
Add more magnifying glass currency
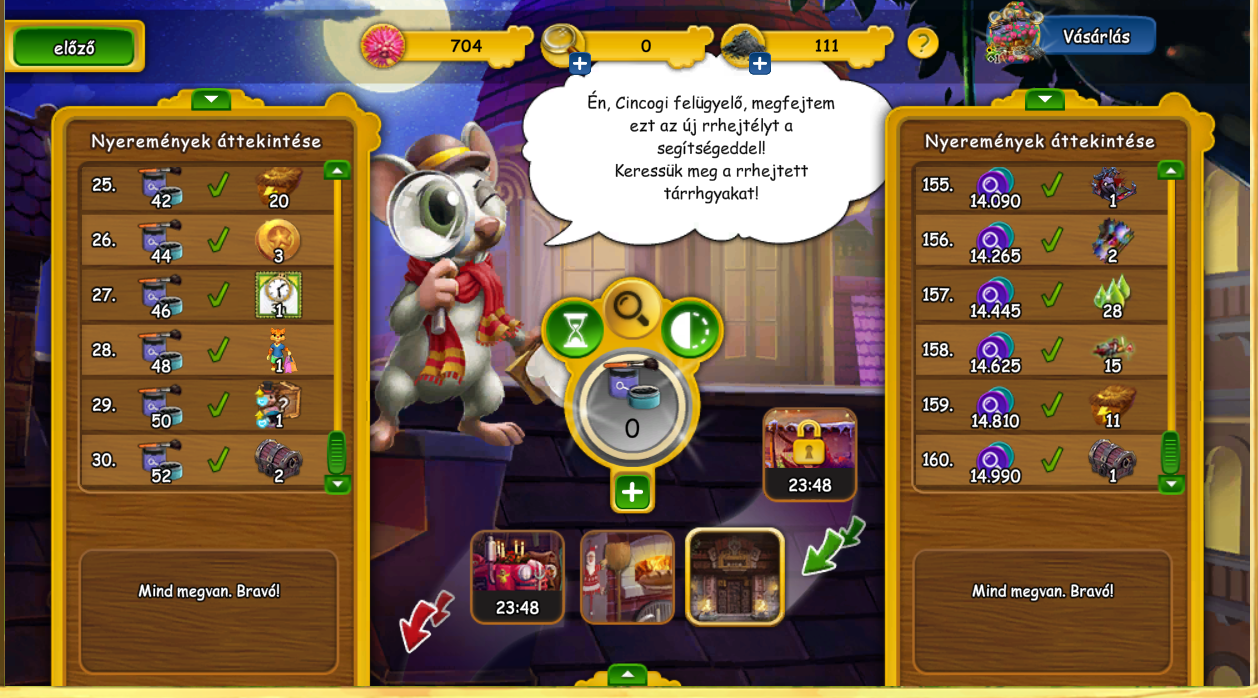[x=580, y=64]
